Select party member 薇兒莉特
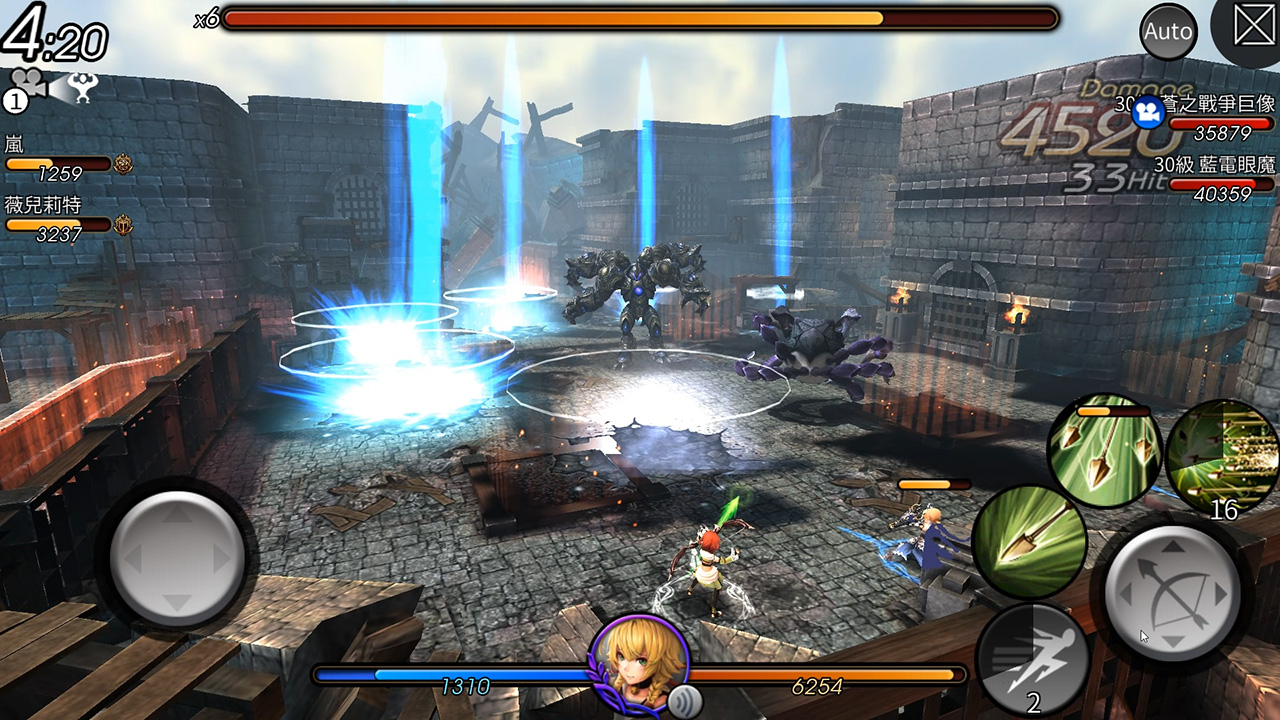The width and height of the screenshot is (1280, 720). pos(60,219)
